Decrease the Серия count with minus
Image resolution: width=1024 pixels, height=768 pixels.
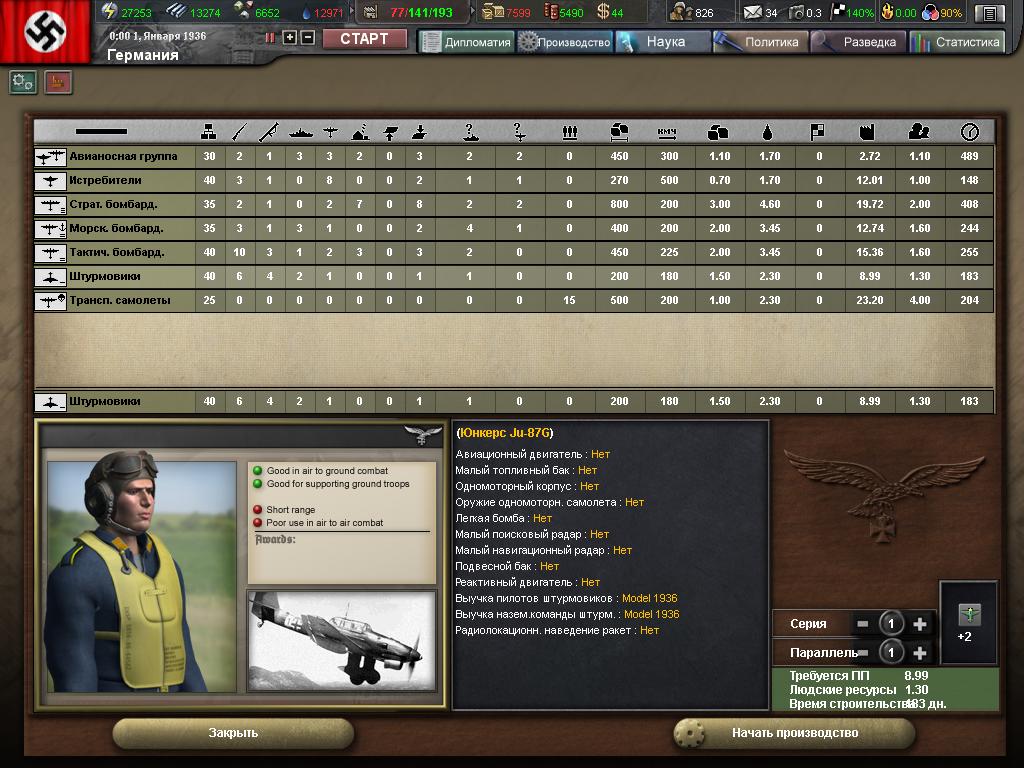[x=863, y=624]
